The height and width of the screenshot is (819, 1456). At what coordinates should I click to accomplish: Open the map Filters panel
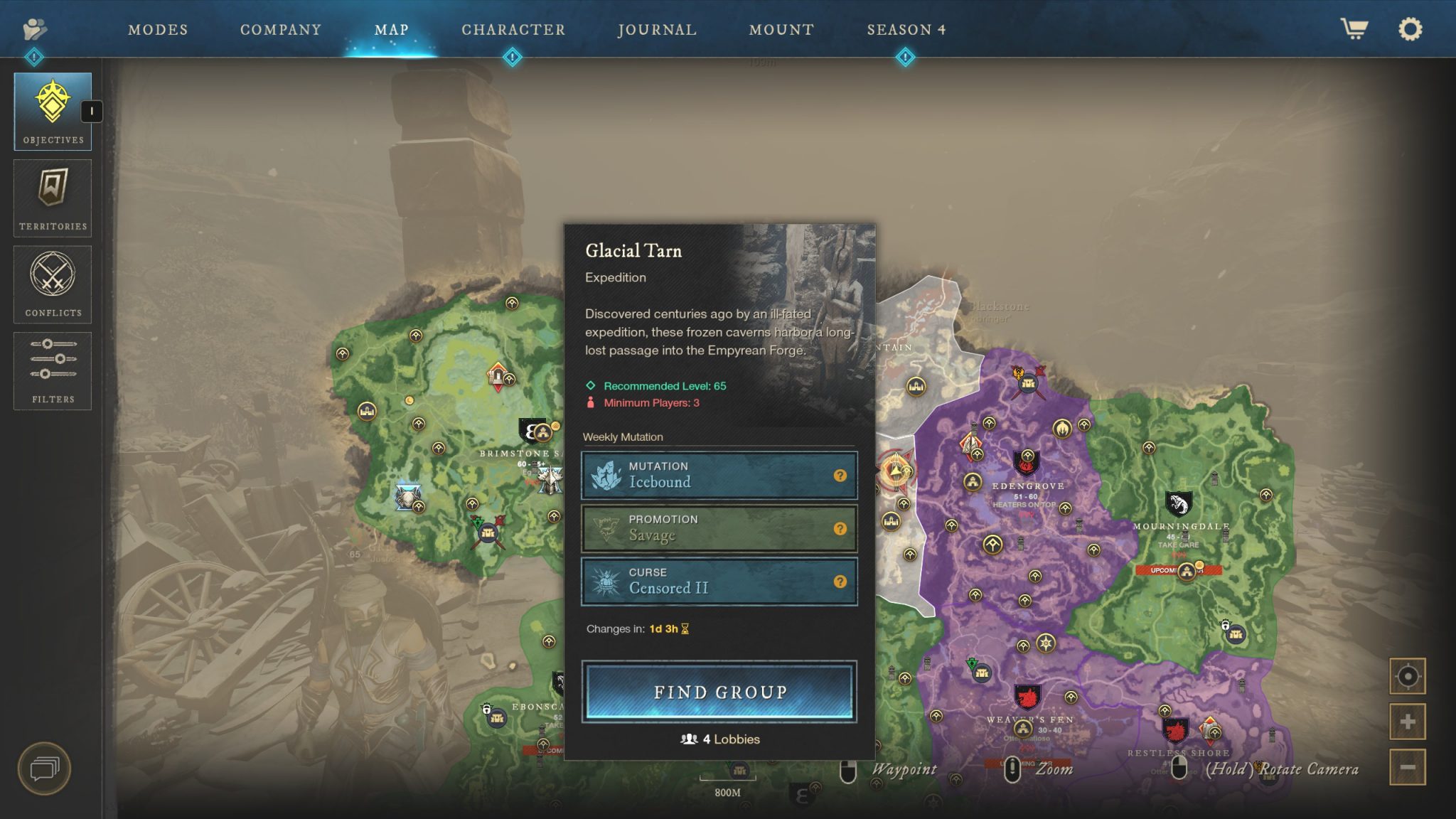[x=52, y=370]
